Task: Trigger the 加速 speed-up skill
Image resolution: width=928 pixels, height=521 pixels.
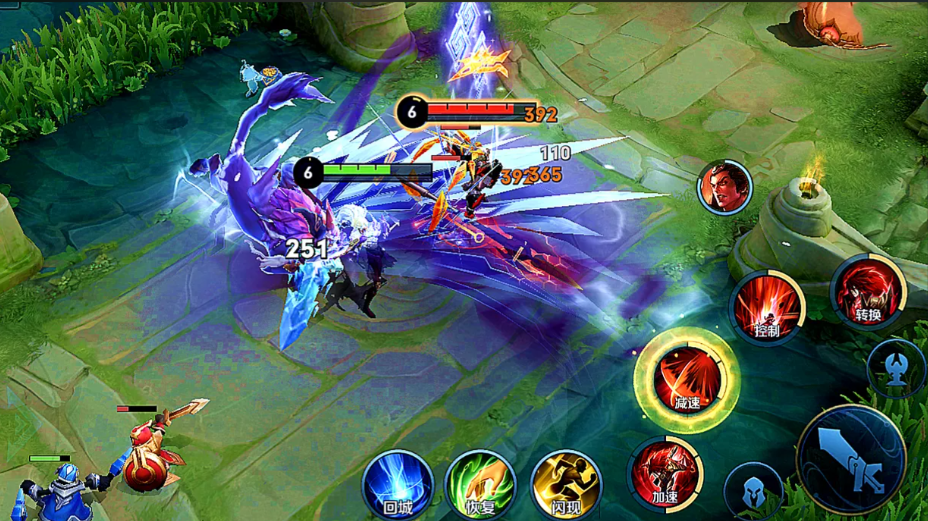Action: (665, 472)
